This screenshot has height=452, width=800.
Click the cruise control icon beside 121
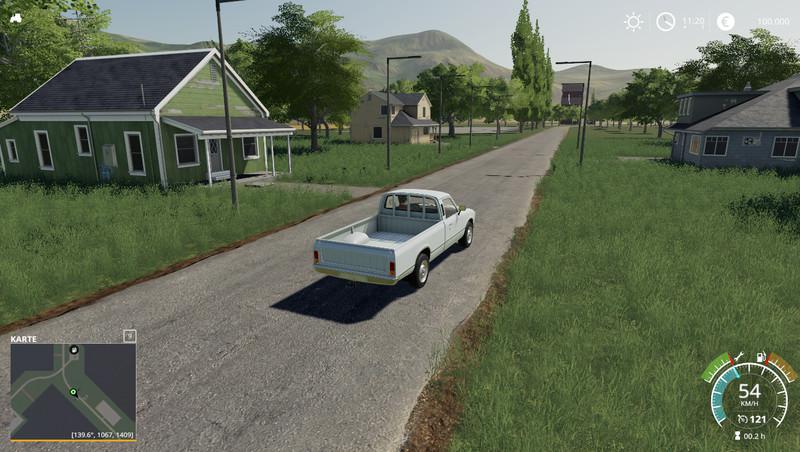742,417
